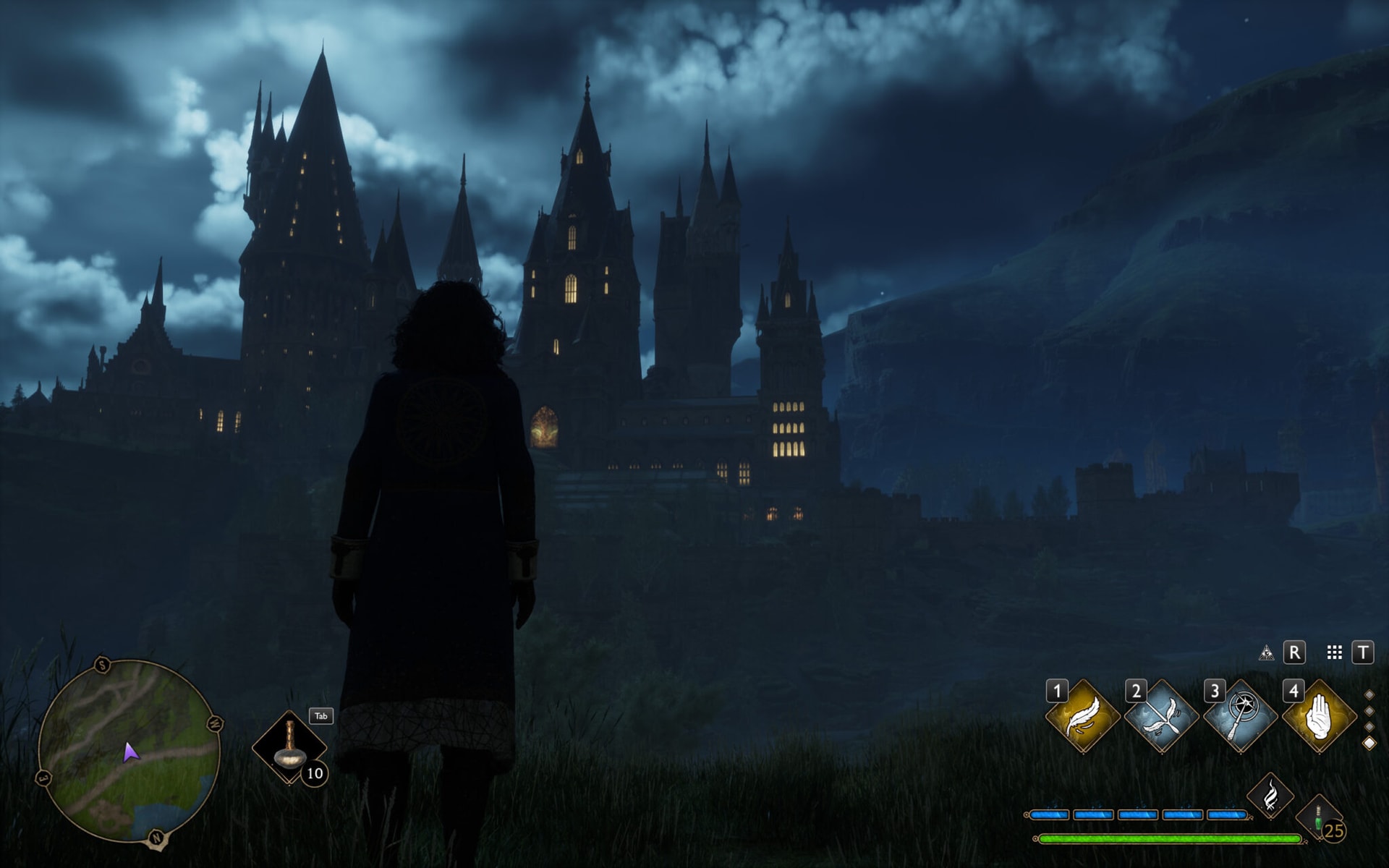Click the purple player arrow on the minimap

(x=131, y=754)
